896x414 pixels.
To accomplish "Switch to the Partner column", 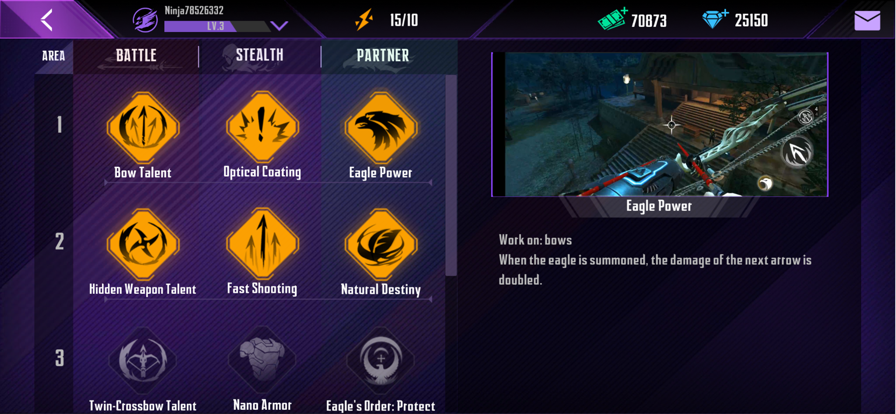I will point(382,56).
